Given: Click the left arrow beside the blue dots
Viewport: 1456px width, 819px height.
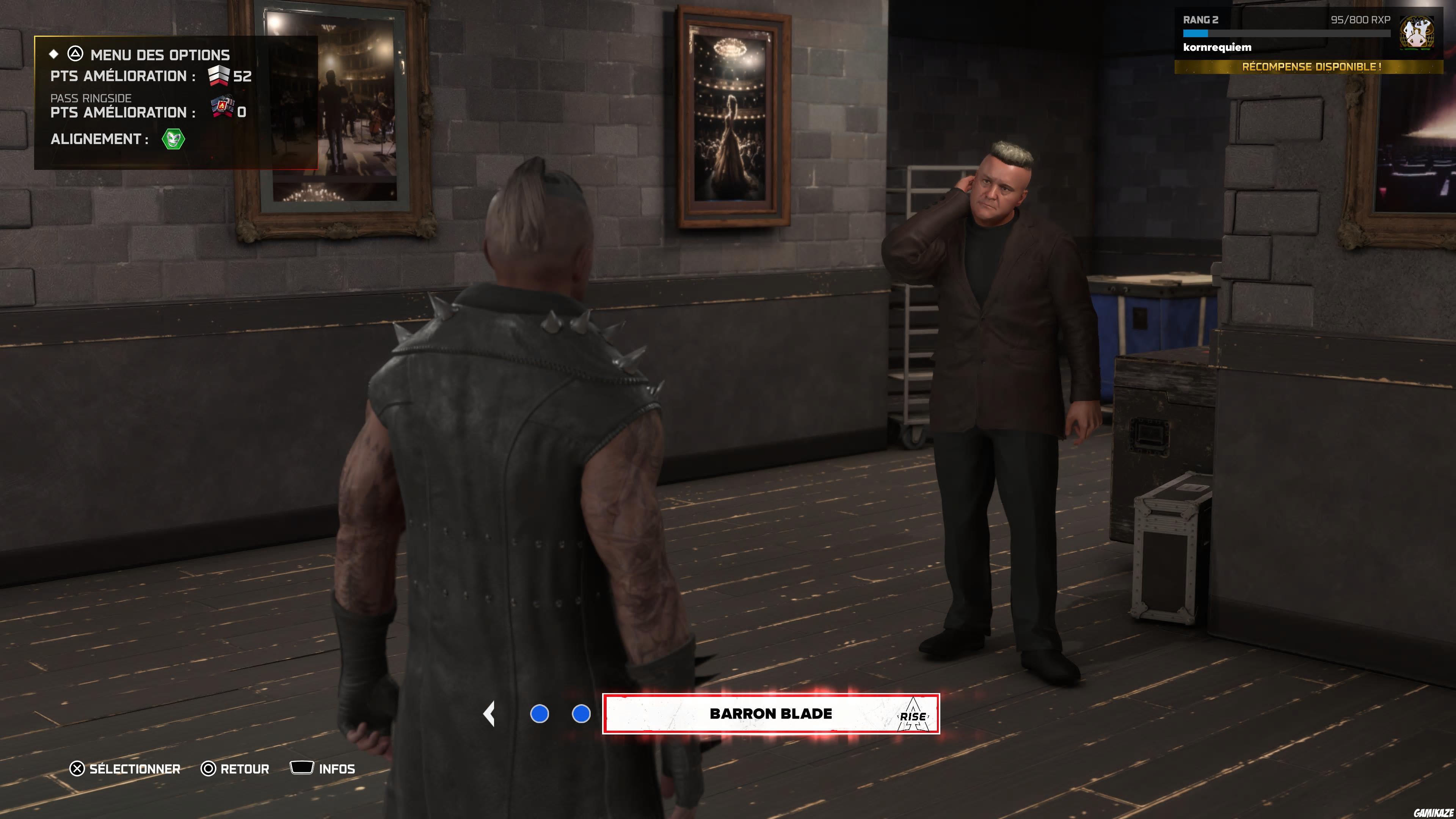Looking at the screenshot, I should [x=490, y=714].
